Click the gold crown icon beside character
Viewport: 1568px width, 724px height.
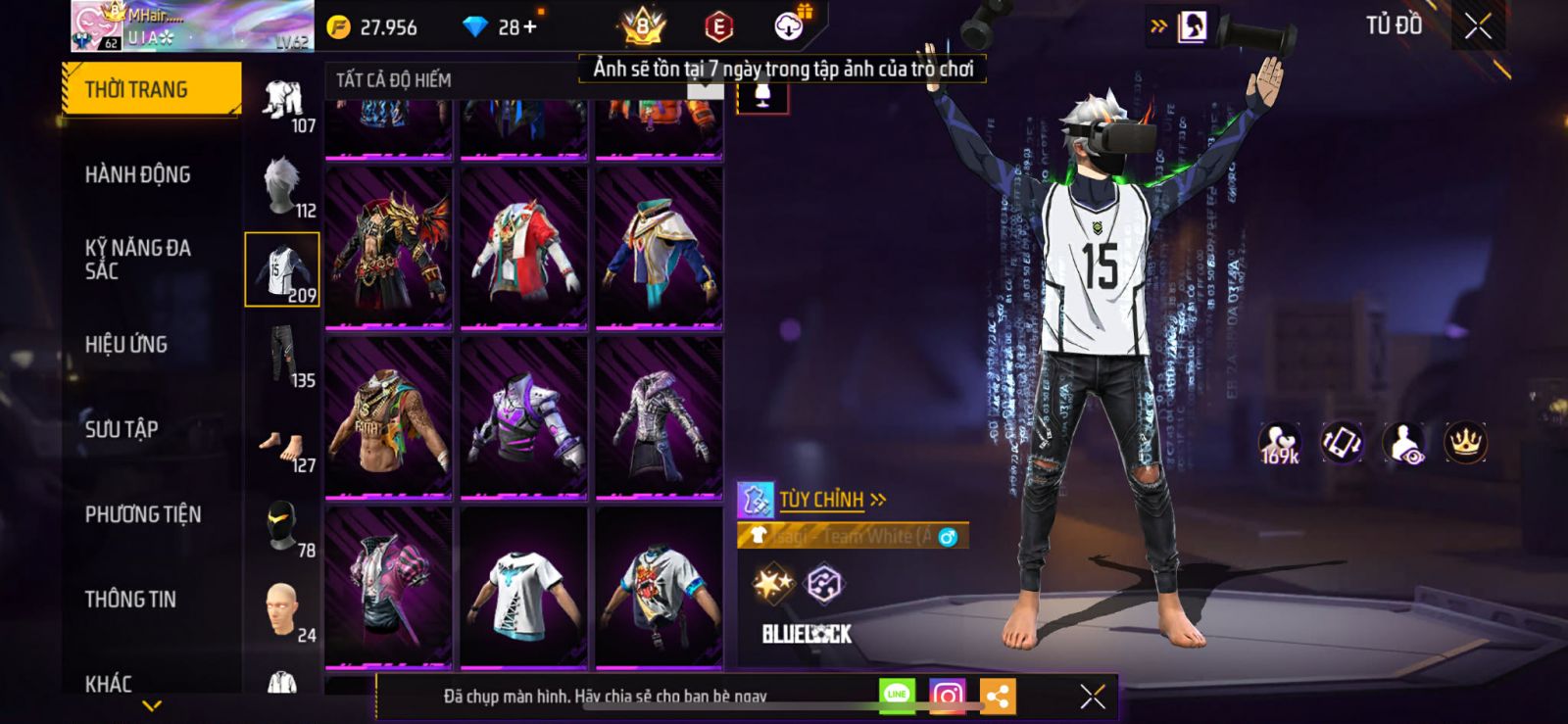[1465, 443]
